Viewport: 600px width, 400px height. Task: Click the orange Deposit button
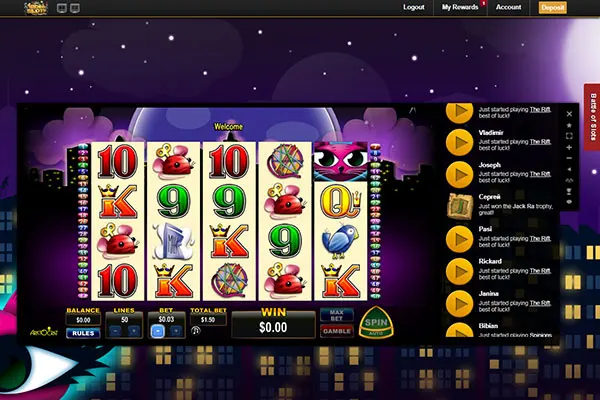tap(552, 7)
